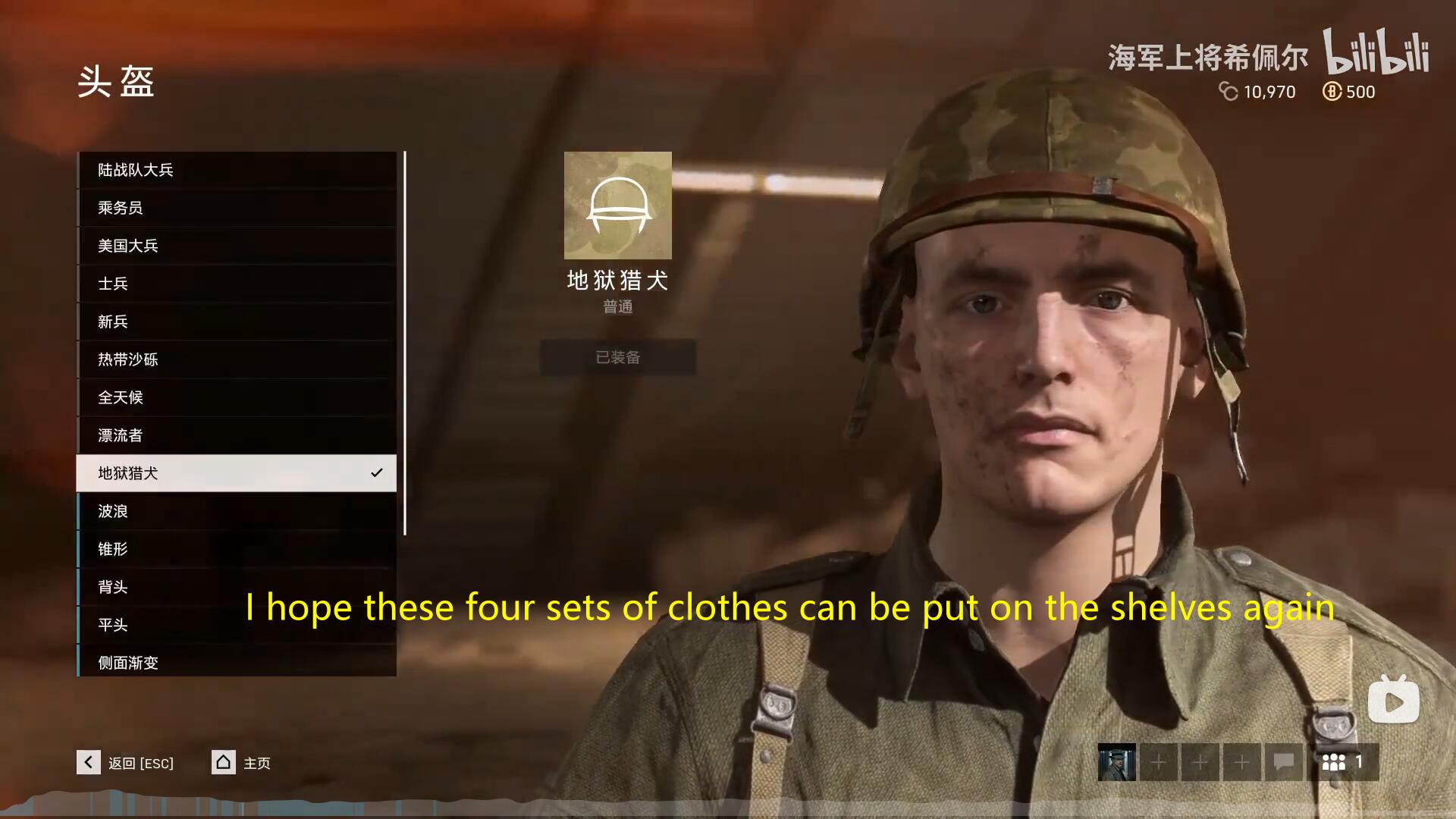Select the 热带沙砾 helmet
1456x819 pixels.
tap(236, 359)
